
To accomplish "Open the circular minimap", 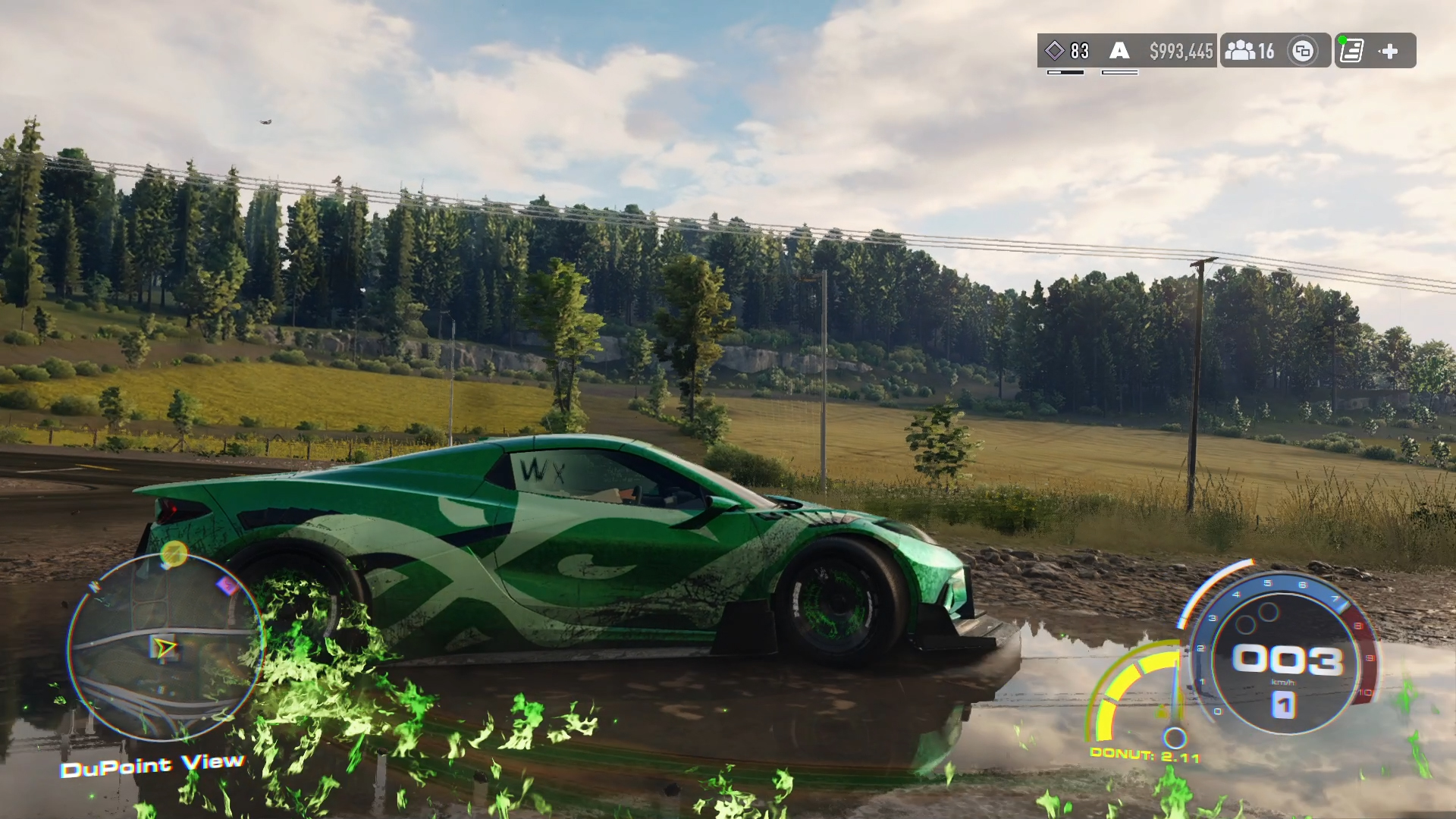I will click(165, 647).
